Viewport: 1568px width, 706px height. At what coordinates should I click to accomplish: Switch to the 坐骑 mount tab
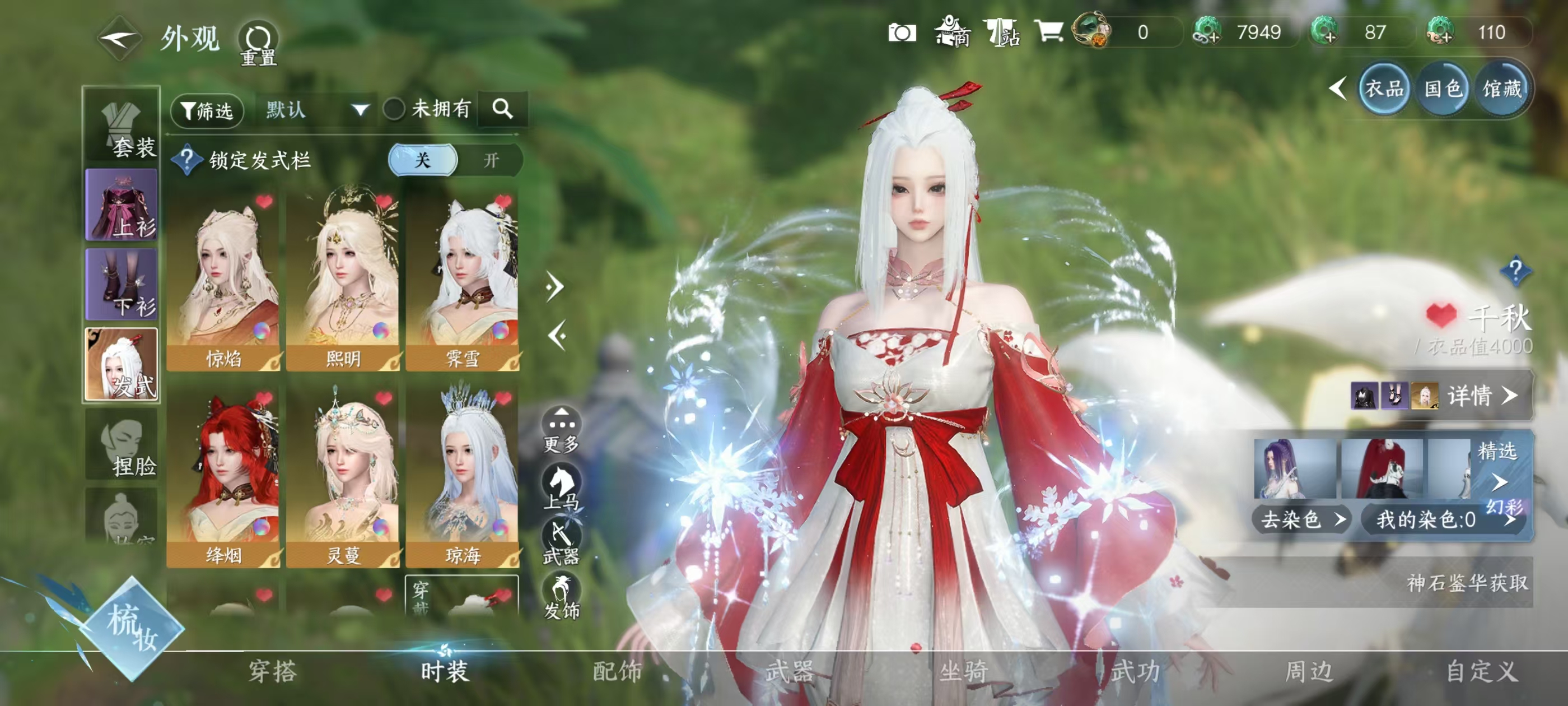(x=963, y=671)
